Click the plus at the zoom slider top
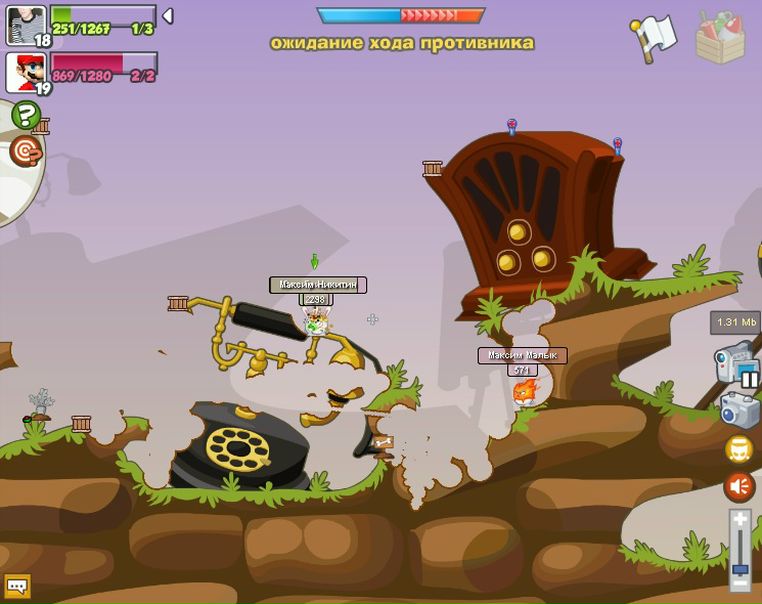Viewport: 762px width, 604px height. click(x=740, y=520)
